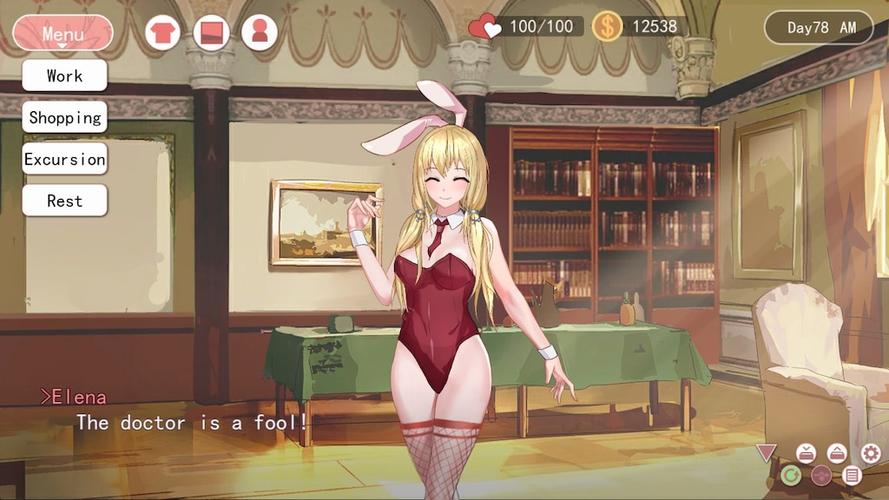Open the lined-page log icon

[x=852, y=475]
